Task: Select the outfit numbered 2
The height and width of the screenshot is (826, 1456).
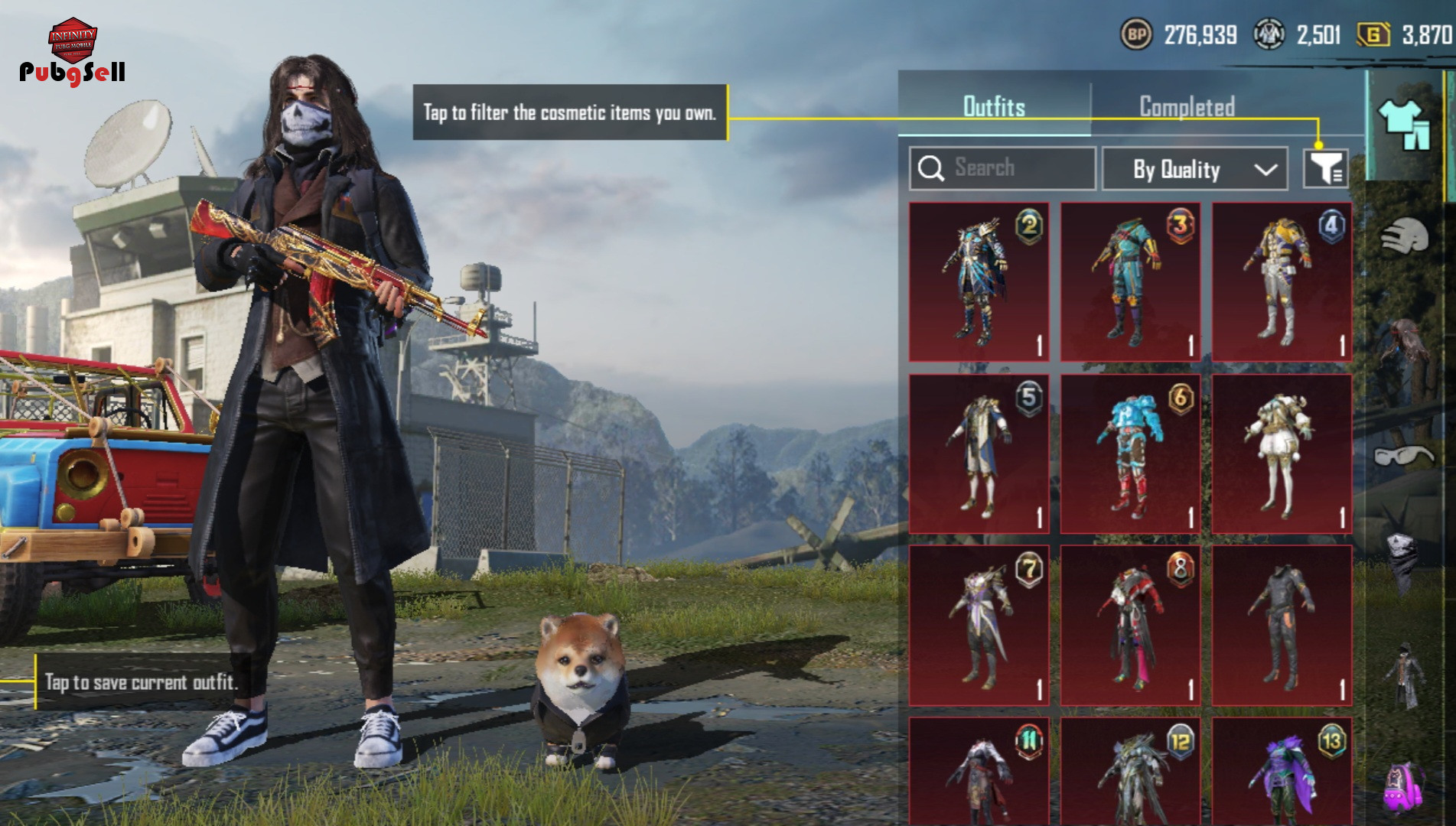Action: click(979, 282)
